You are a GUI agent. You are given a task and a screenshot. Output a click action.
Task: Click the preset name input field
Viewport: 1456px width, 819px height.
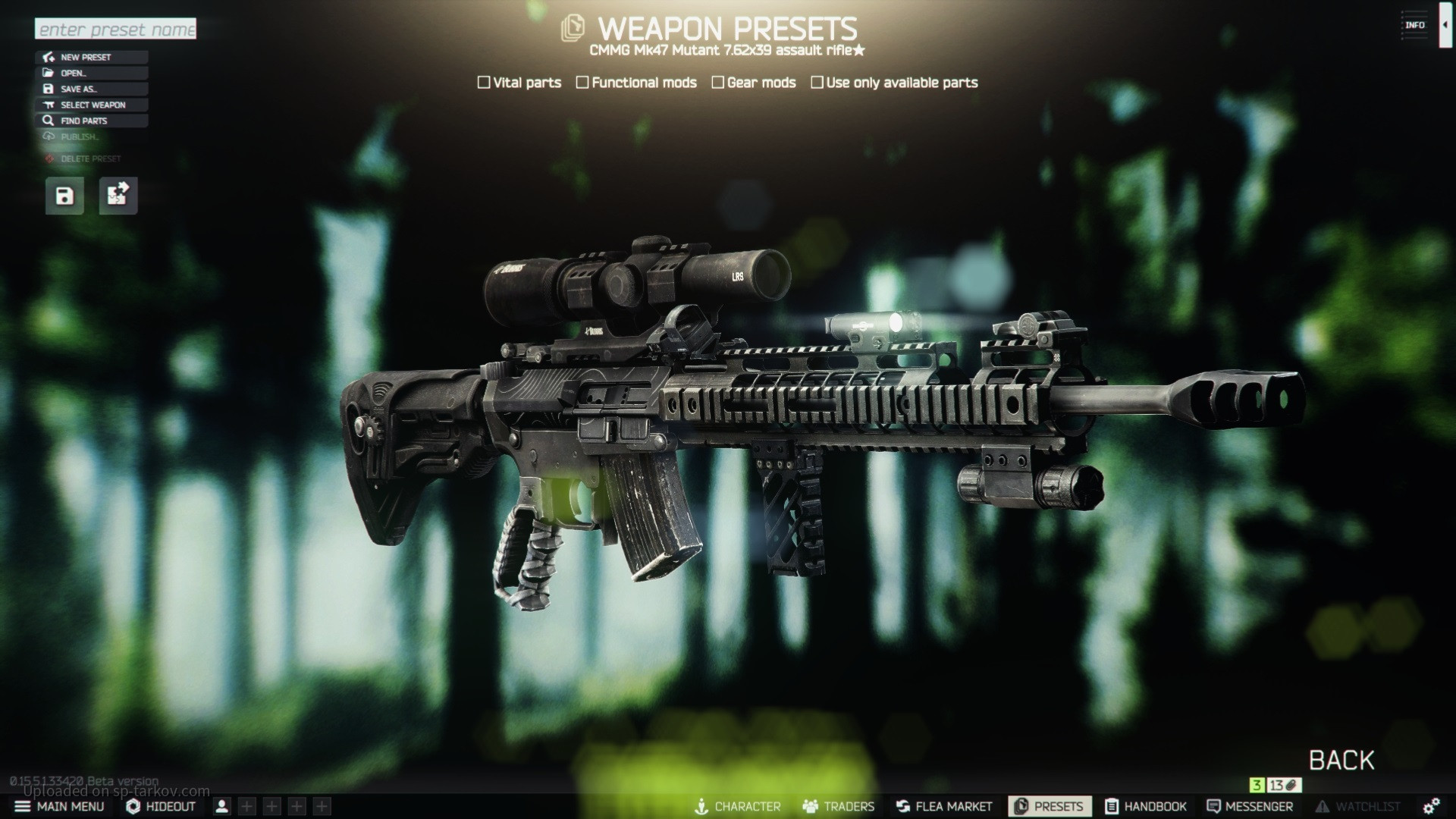(115, 30)
